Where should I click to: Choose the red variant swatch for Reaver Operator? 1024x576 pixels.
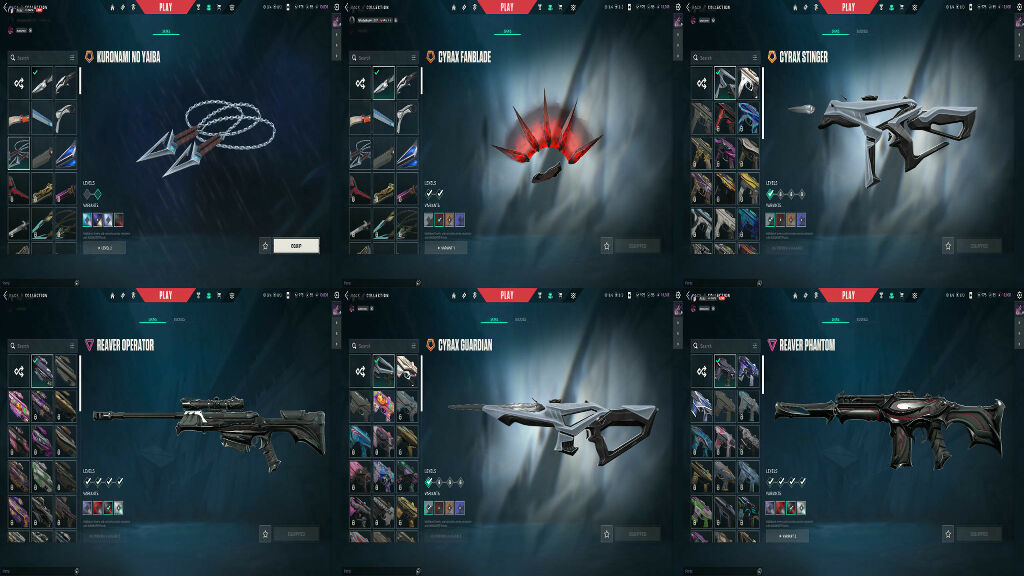tap(98, 507)
